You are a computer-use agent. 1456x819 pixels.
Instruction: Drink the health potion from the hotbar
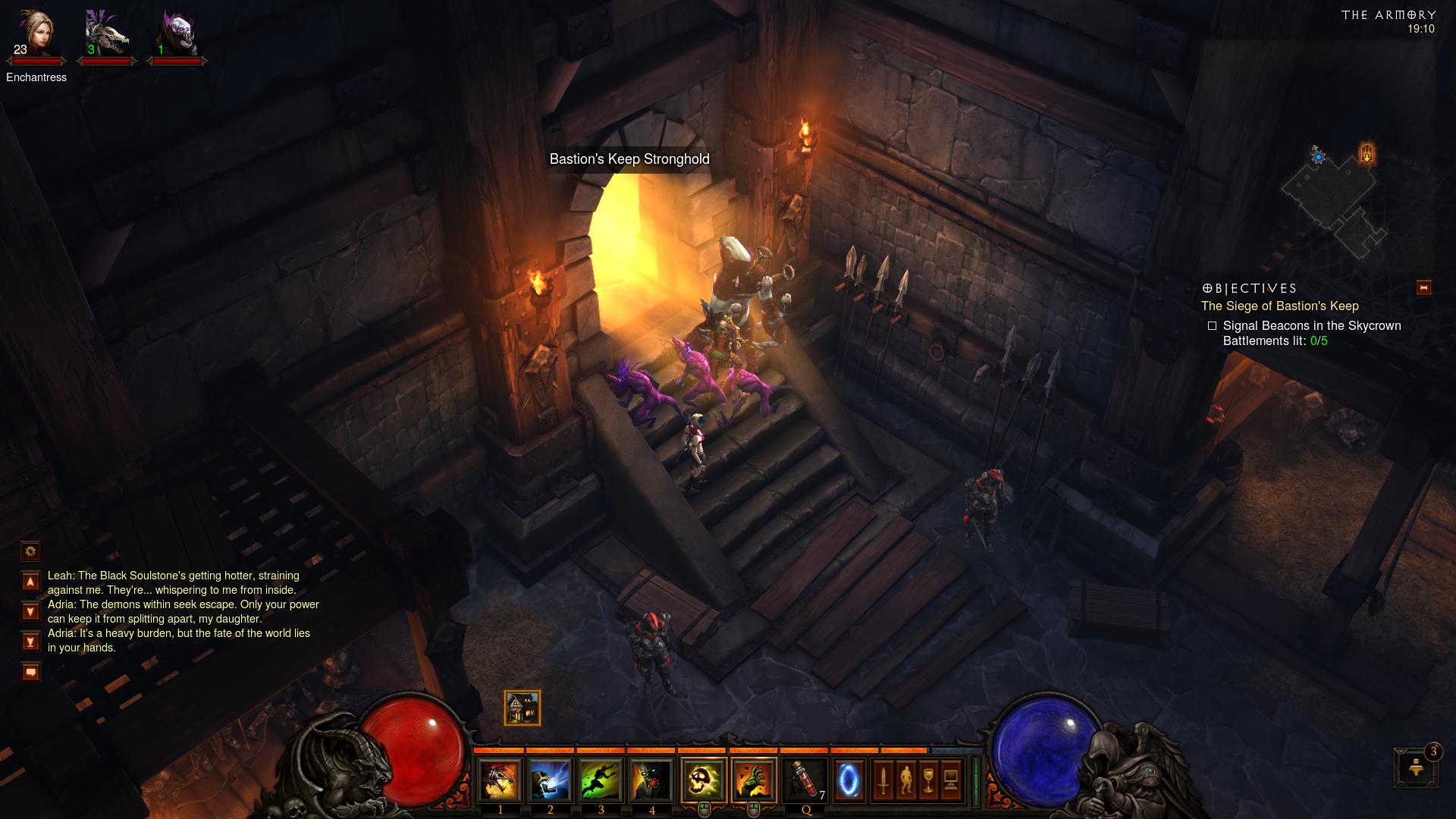point(805,780)
